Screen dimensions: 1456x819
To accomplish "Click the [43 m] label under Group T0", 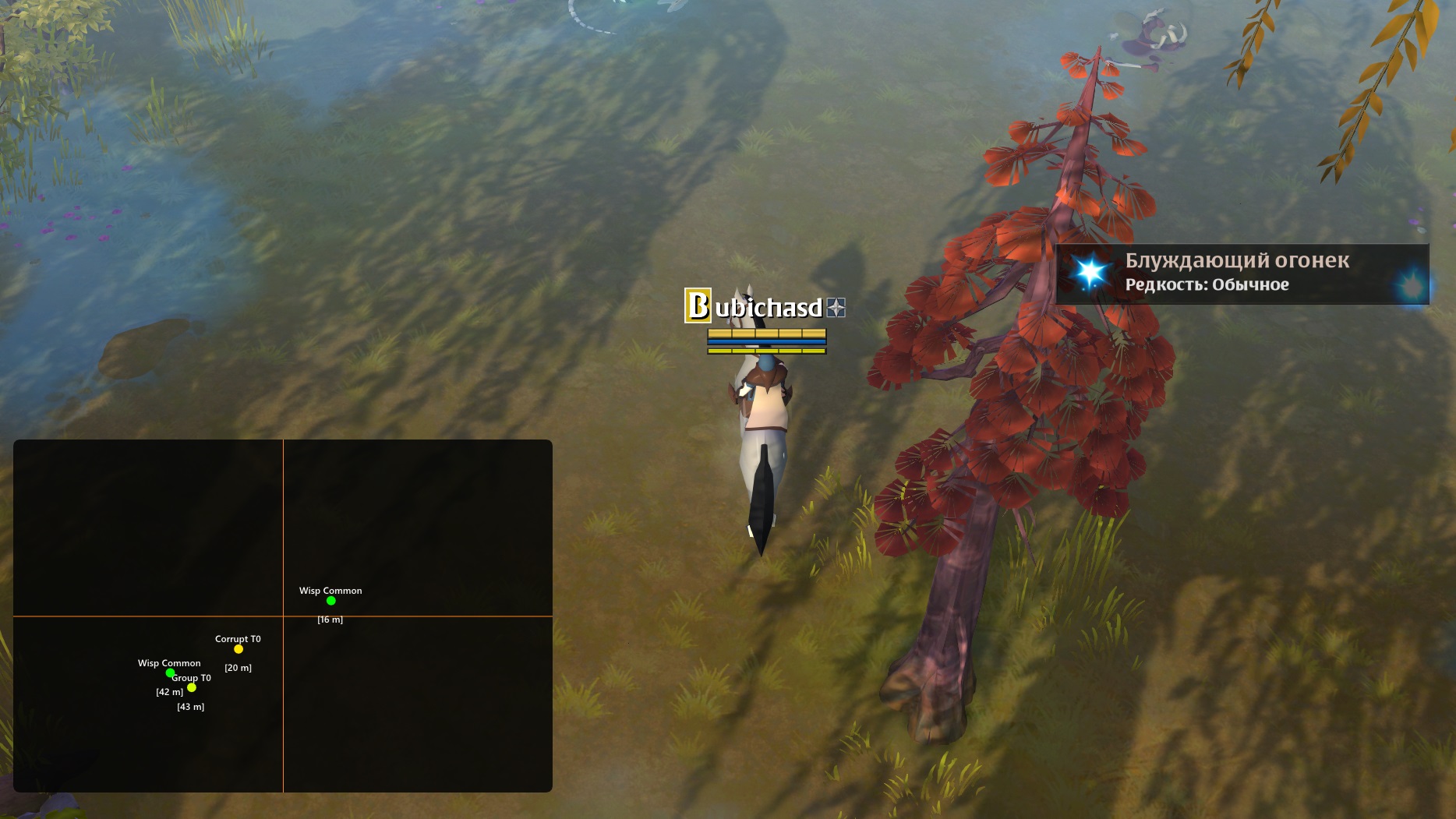I will pos(190,706).
